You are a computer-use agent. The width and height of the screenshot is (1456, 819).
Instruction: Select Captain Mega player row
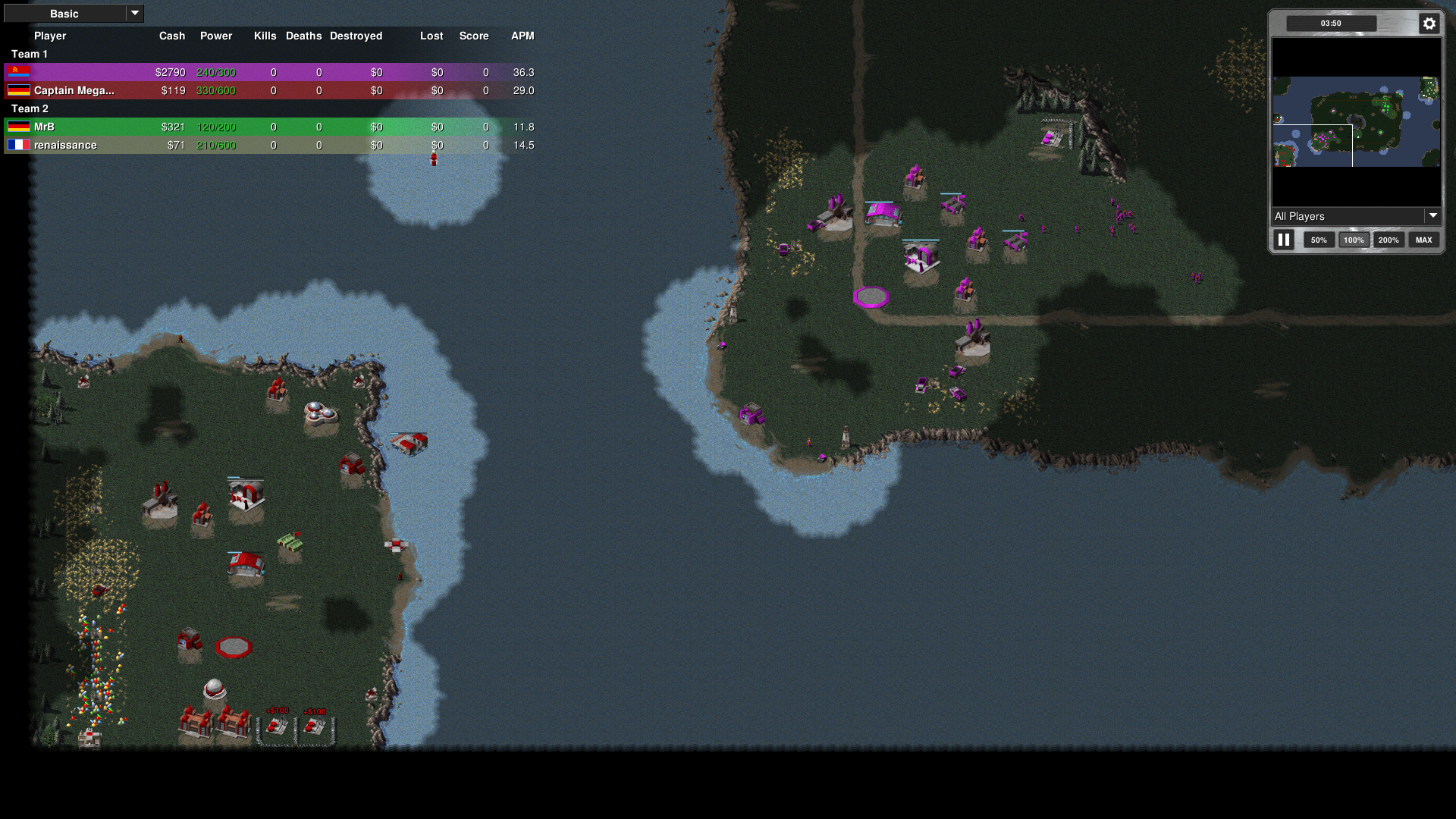click(x=270, y=90)
